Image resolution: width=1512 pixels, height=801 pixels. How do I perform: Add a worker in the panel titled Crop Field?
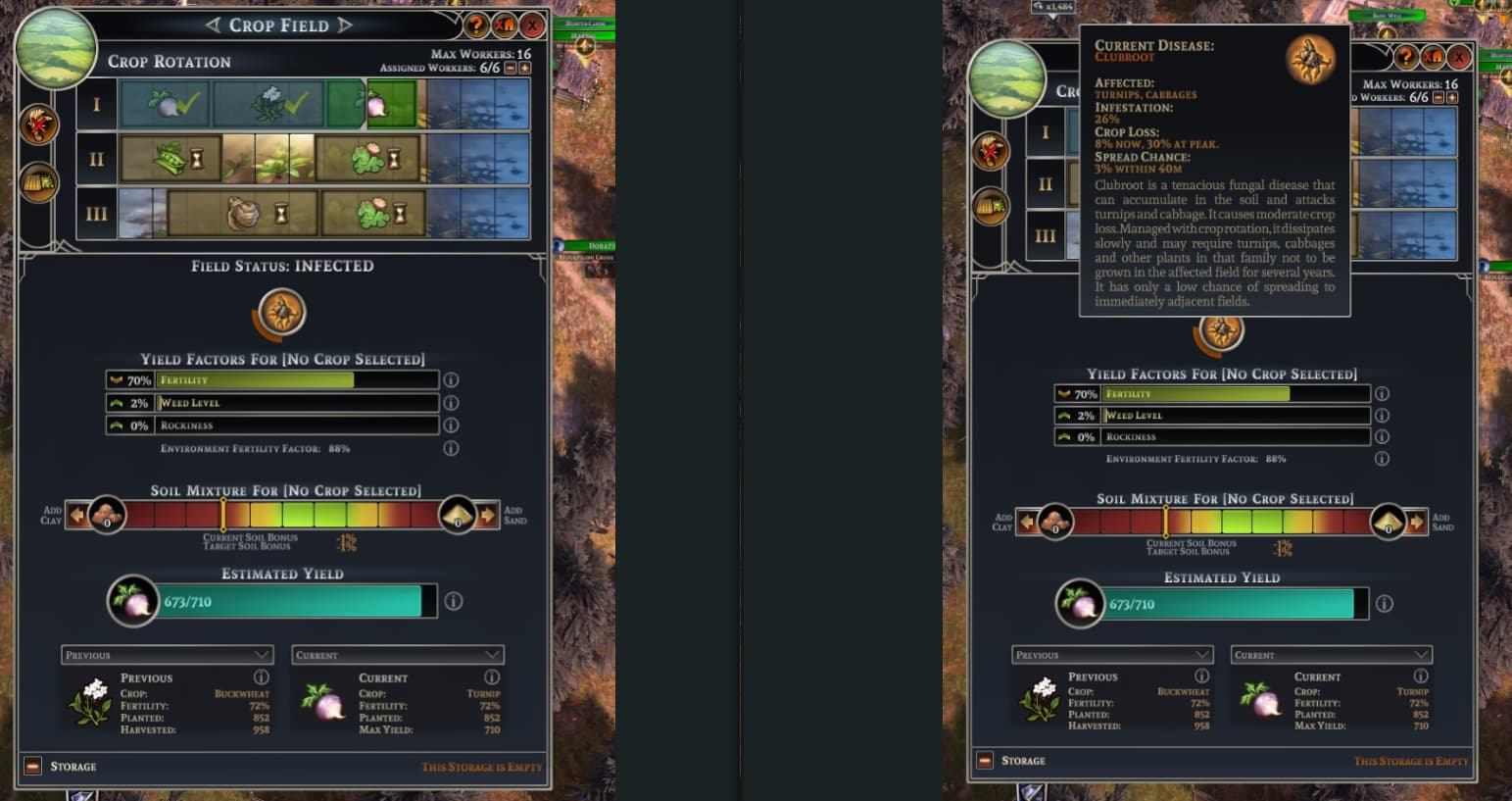click(x=525, y=68)
